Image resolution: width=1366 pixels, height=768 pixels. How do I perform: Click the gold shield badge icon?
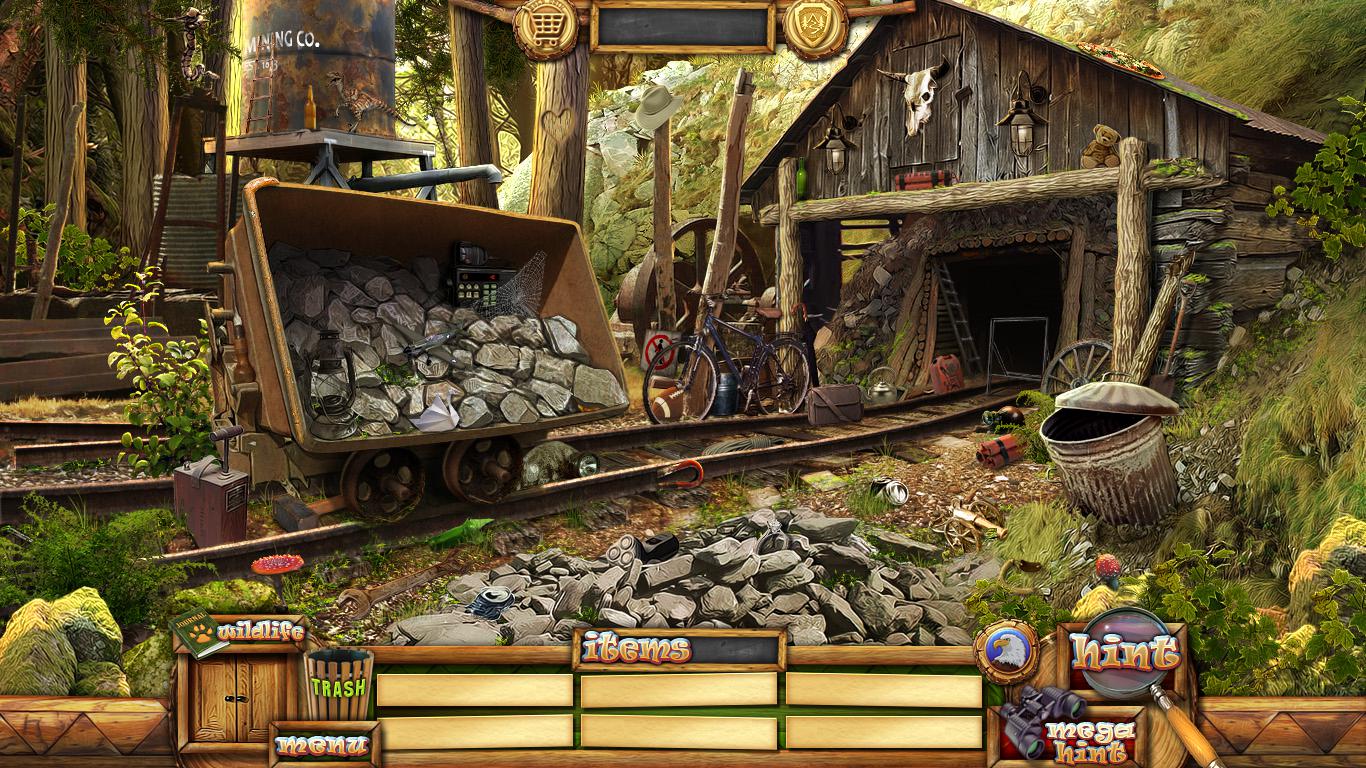click(815, 25)
